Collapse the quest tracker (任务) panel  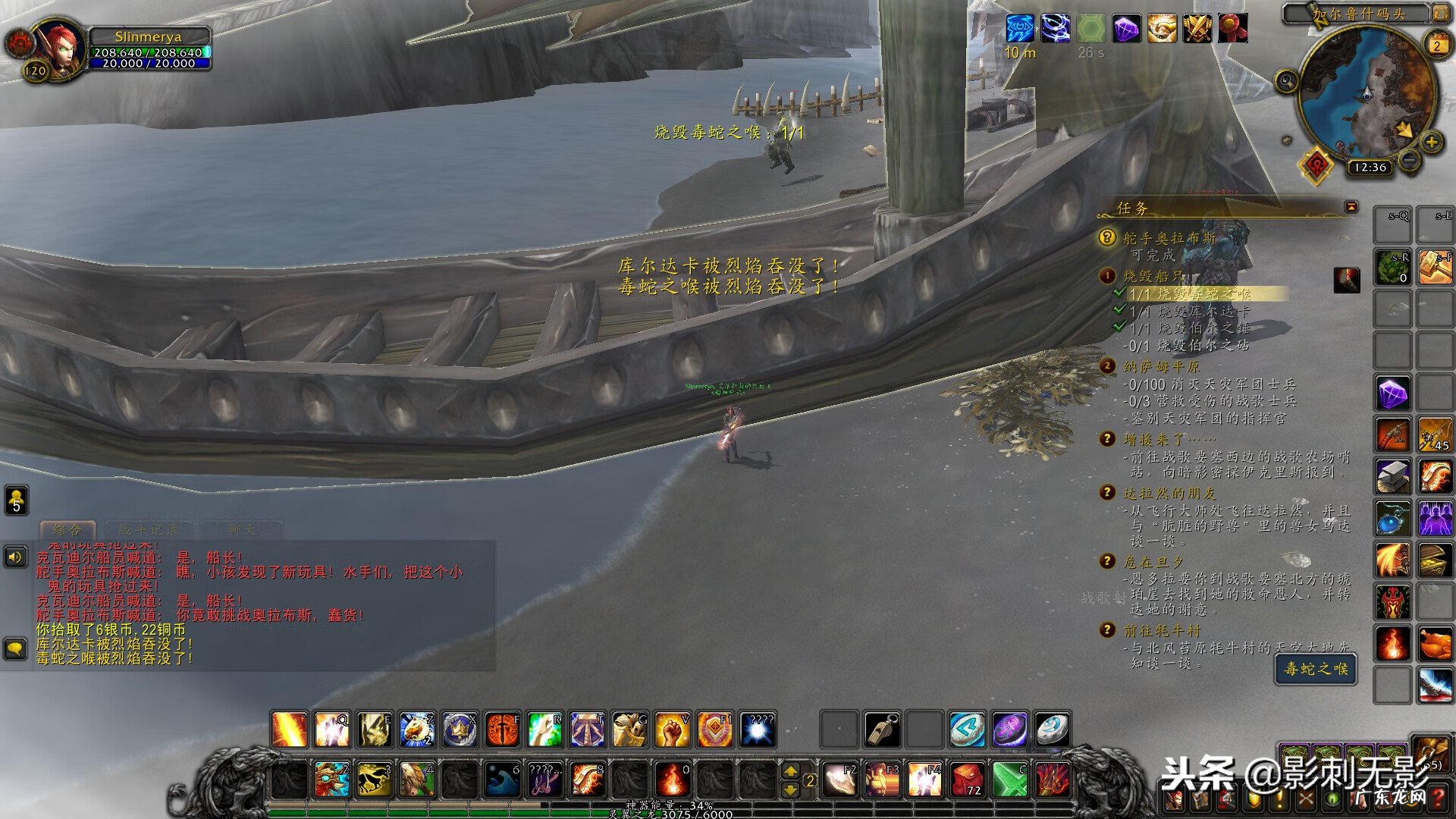(1351, 207)
